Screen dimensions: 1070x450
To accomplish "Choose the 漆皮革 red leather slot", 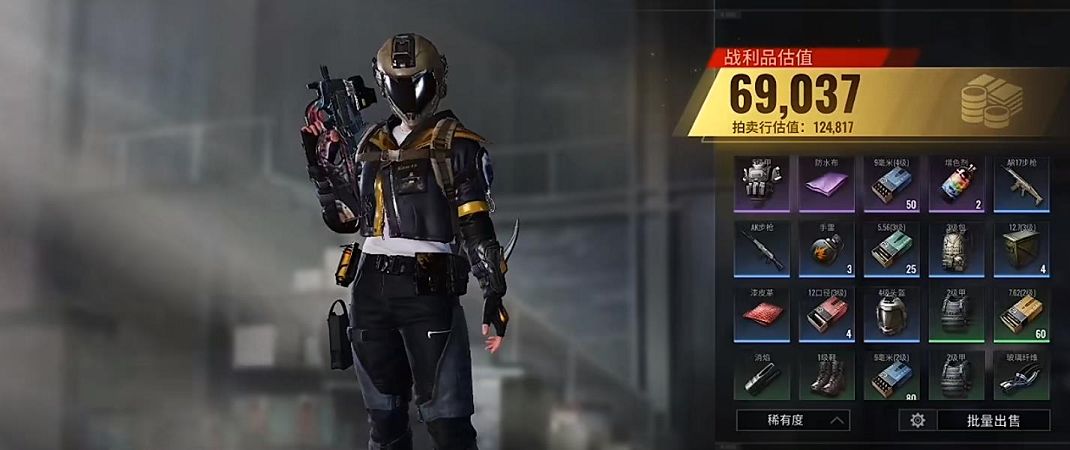I will (761, 313).
